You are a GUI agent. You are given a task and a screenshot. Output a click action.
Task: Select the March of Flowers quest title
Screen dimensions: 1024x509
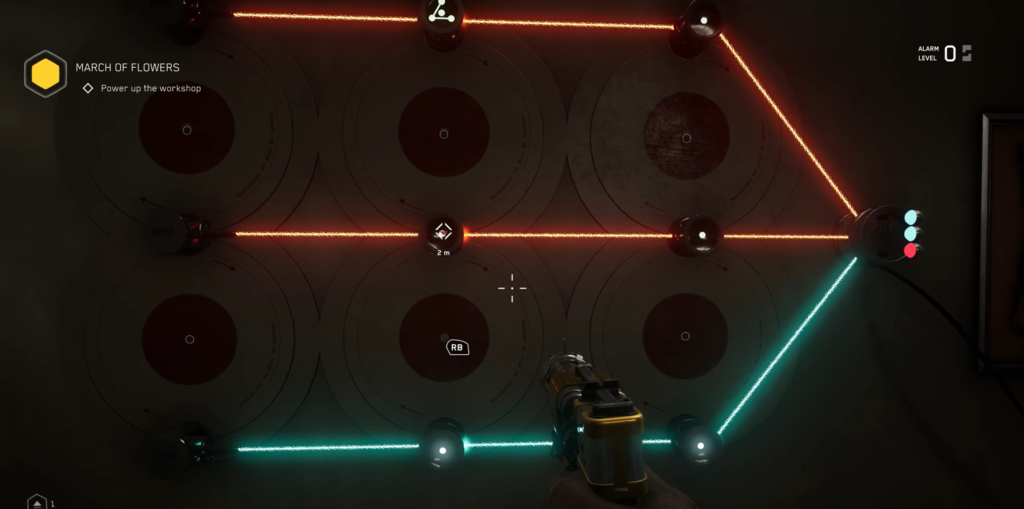pyautogui.click(x=127, y=68)
